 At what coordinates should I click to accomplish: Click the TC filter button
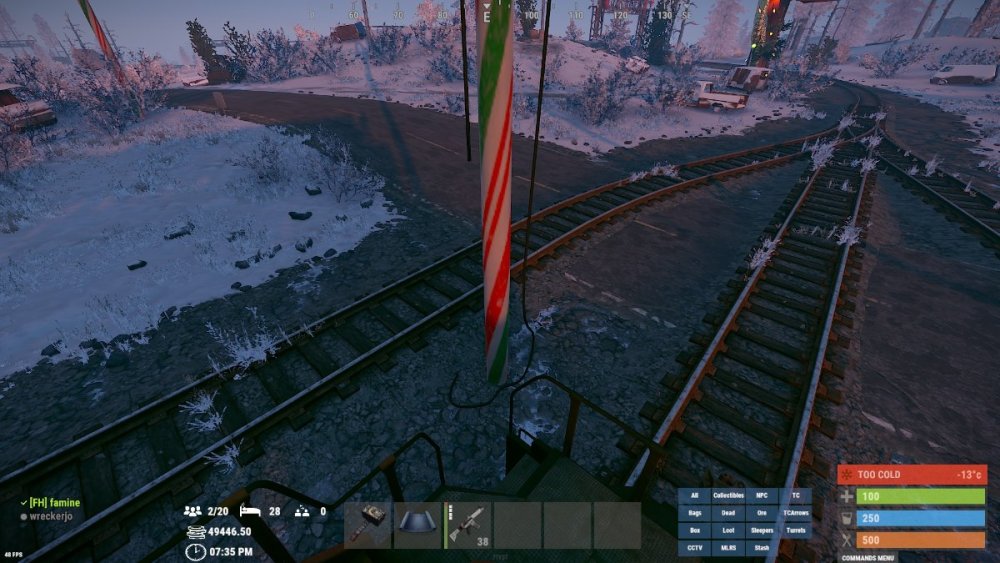(x=796, y=496)
